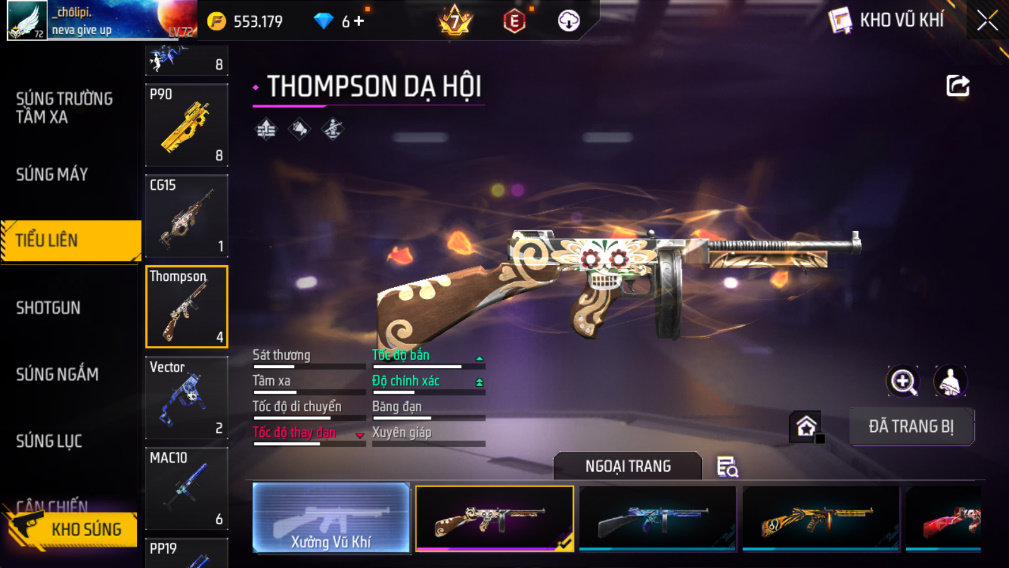Switch to the Ngoại Trang tab
Viewport: 1009px width, 568px height.
(628, 466)
